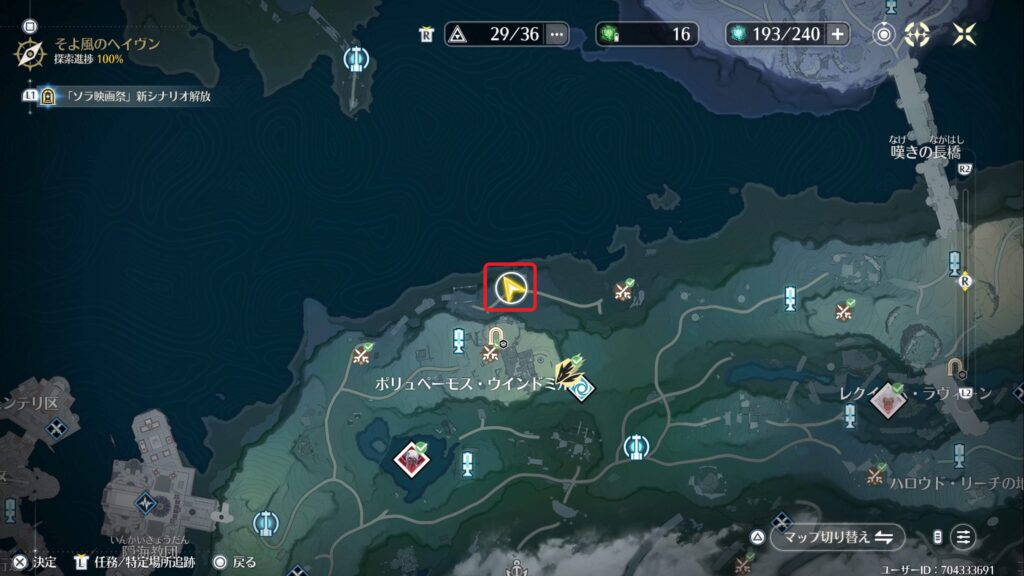Close the map with the four-point star
This screenshot has height=576, width=1024.
tap(965, 34)
